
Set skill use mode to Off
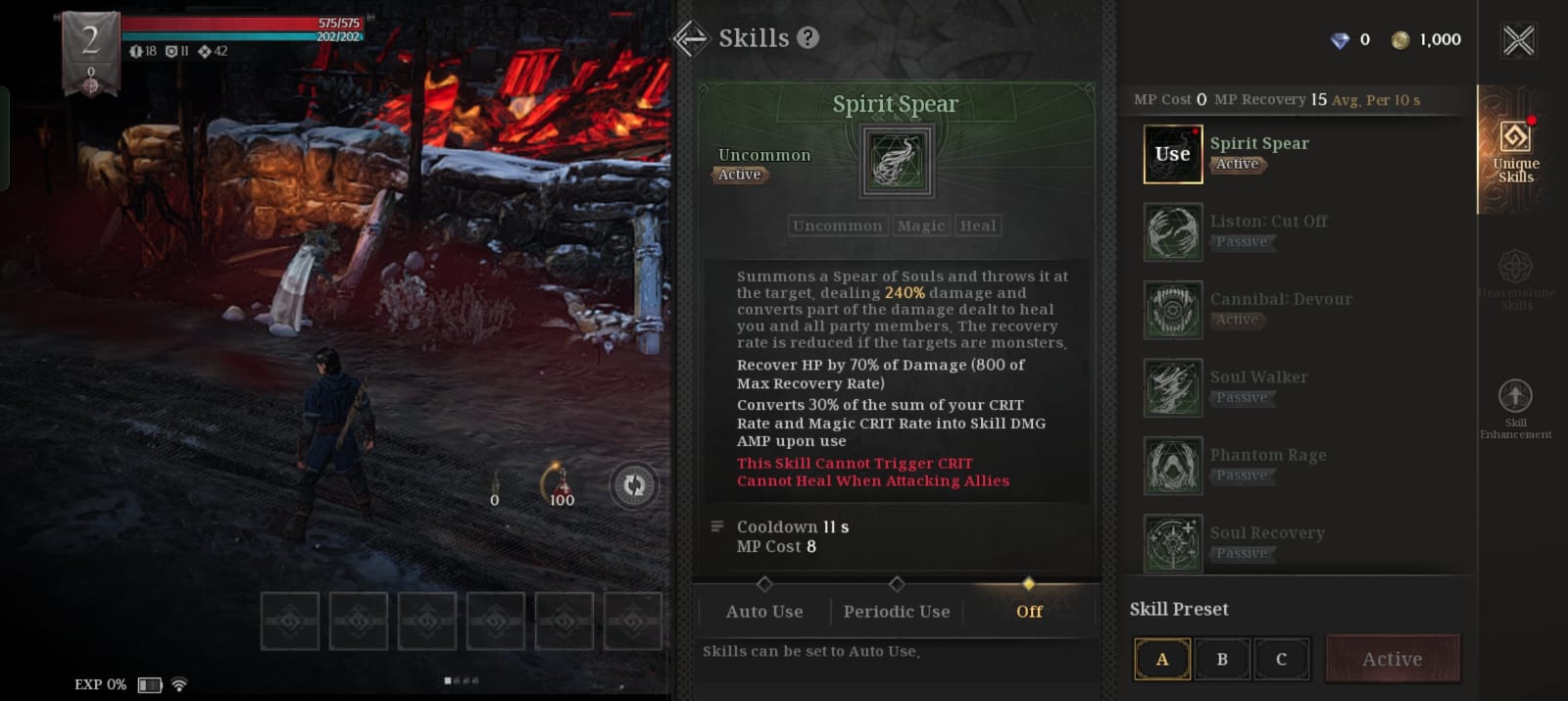[1029, 611]
